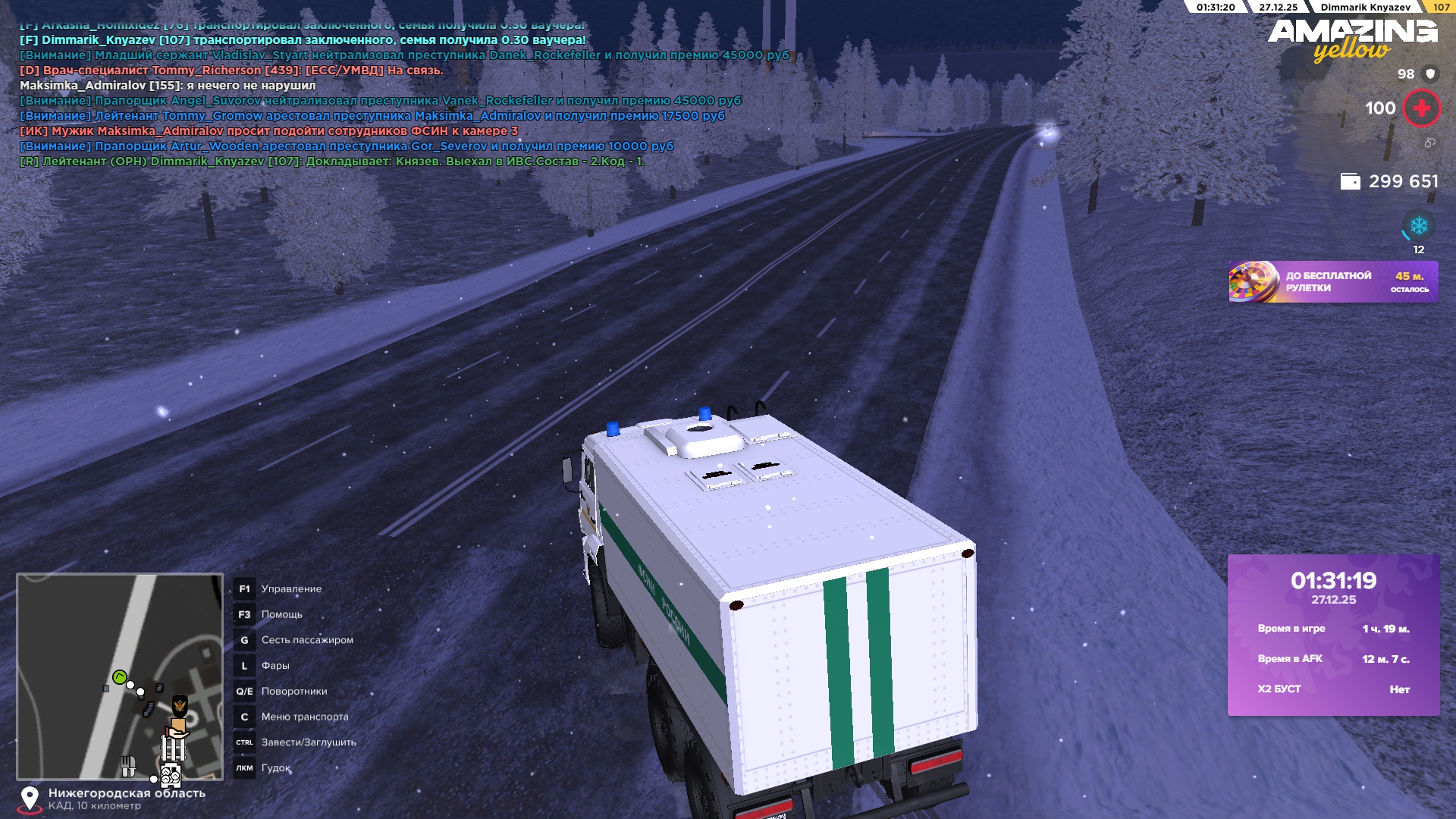
Task: Open the free roulette banner
Action: point(1332,282)
